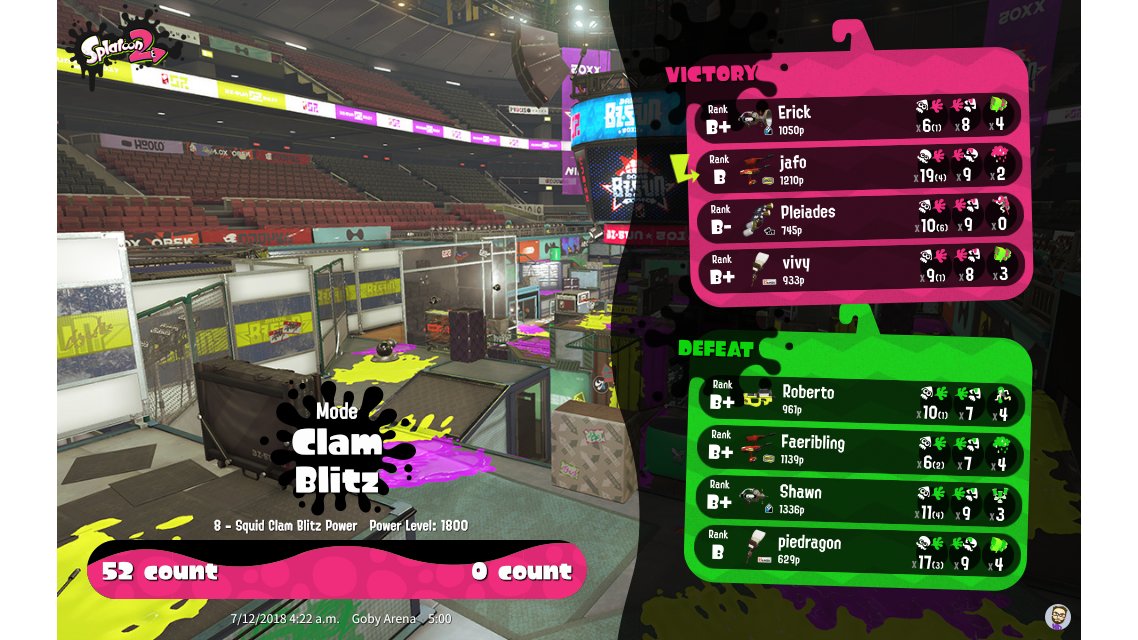The height and width of the screenshot is (640, 1138).
Task: Select Roberto's row on the defeated team
Action: [860, 400]
